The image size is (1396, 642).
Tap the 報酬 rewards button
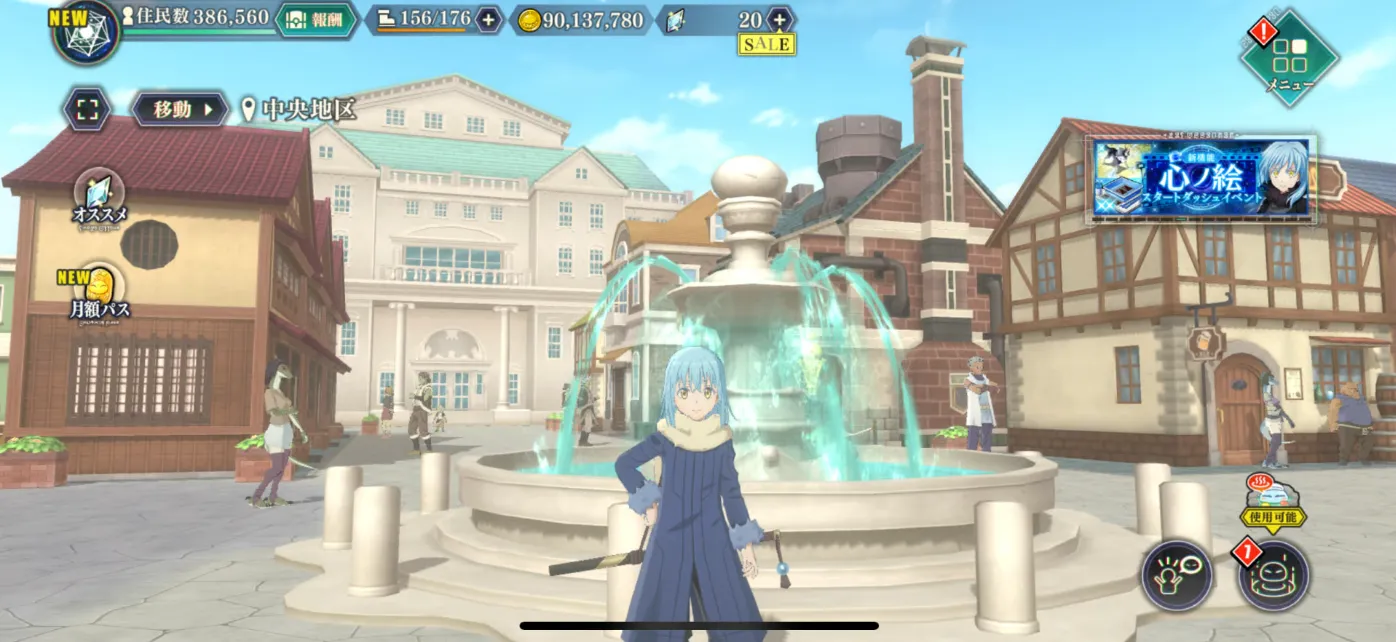click(x=317, y=19)
